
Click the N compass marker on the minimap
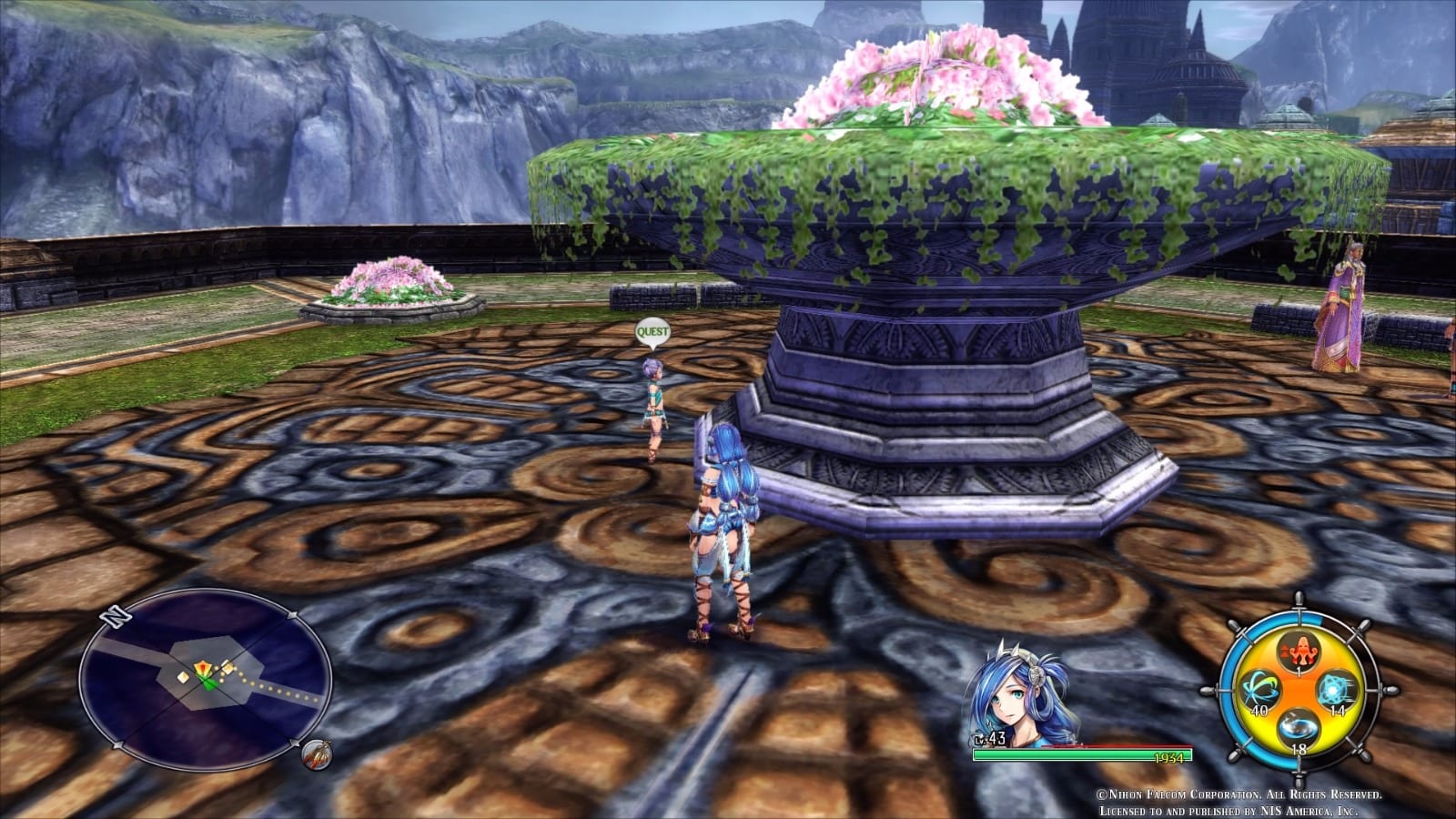point(114,617)
